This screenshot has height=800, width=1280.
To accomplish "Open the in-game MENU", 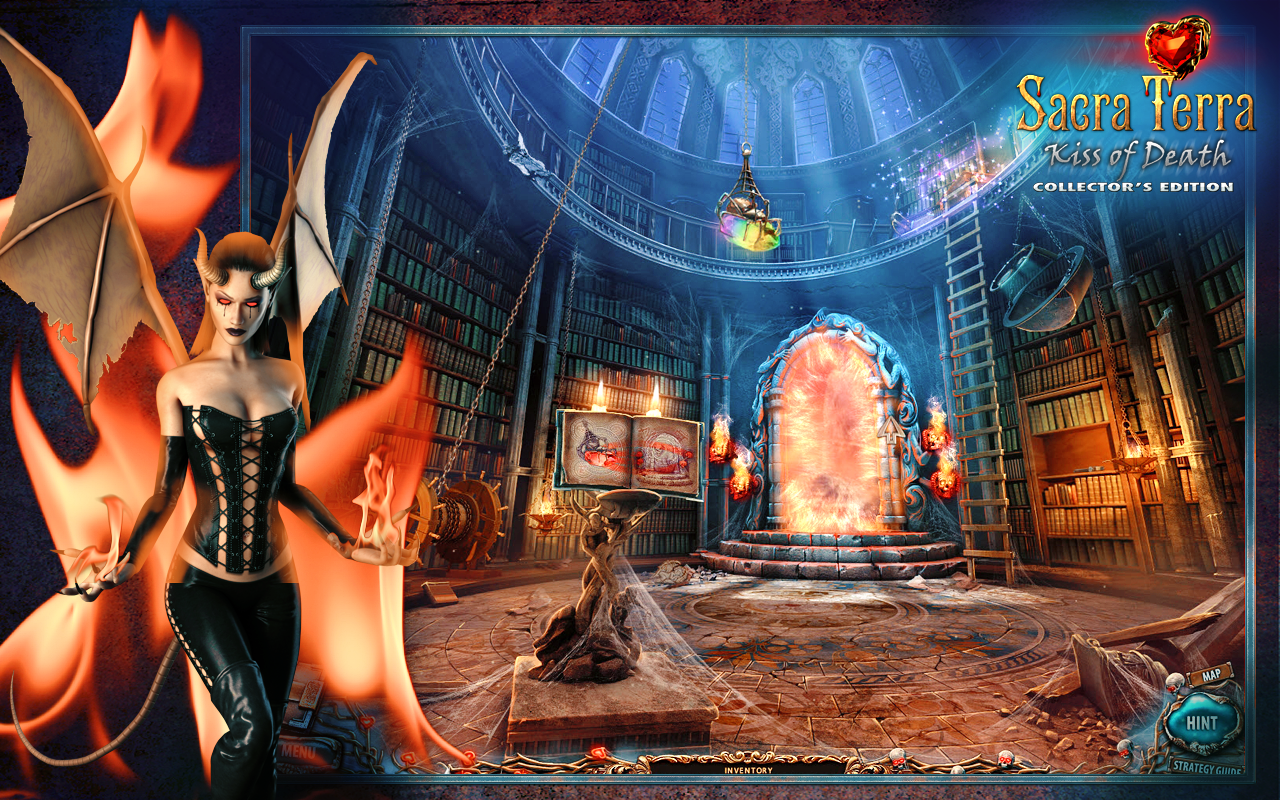I will 300,752.
